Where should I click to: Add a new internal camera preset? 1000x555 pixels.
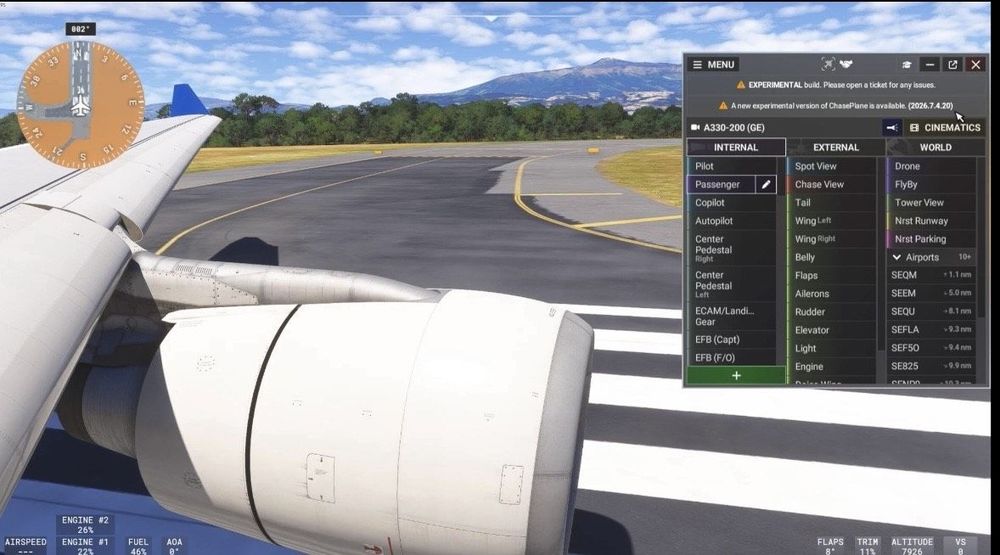736,375
